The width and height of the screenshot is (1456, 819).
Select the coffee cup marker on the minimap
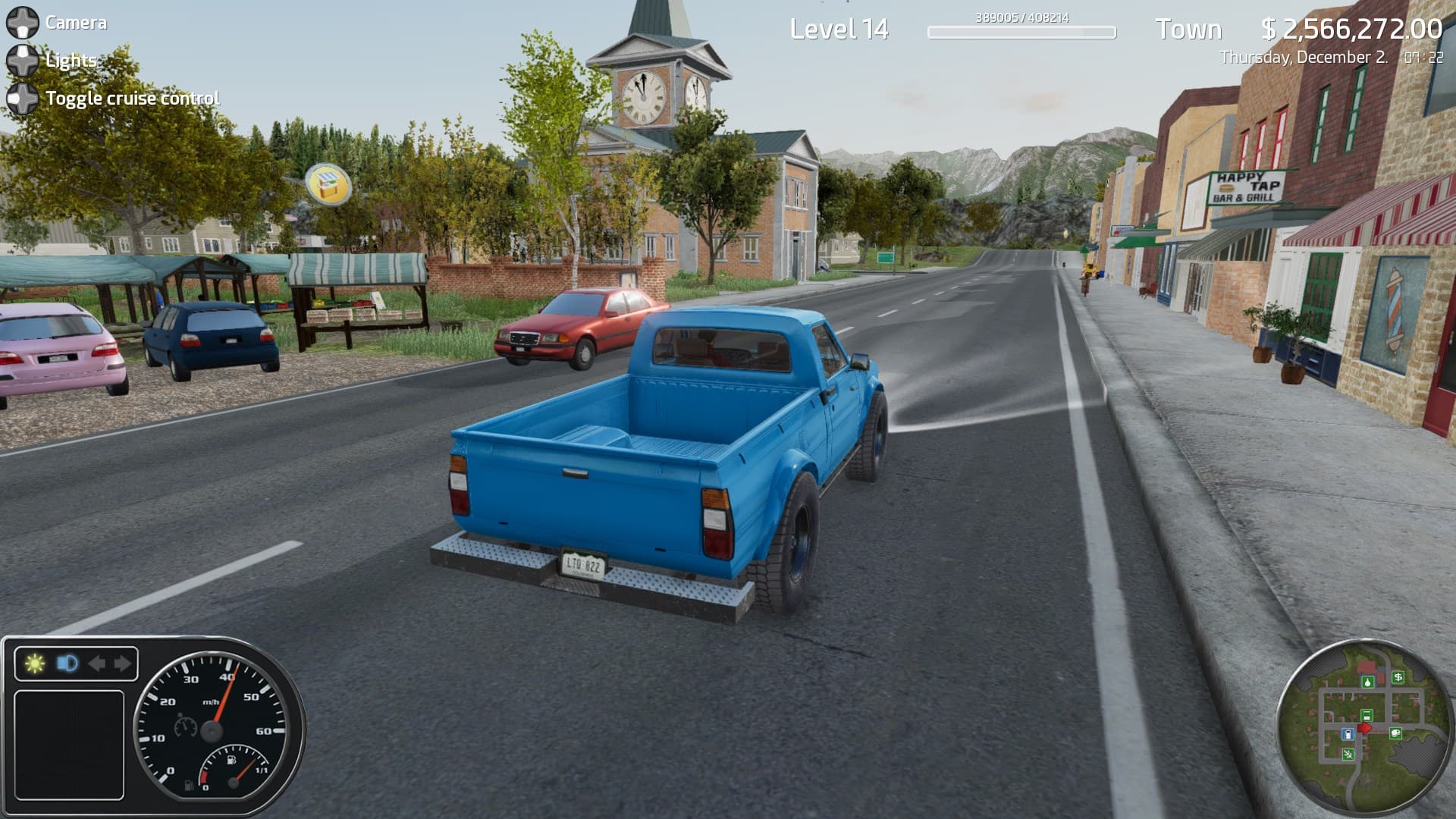(x=1395, y=733)
